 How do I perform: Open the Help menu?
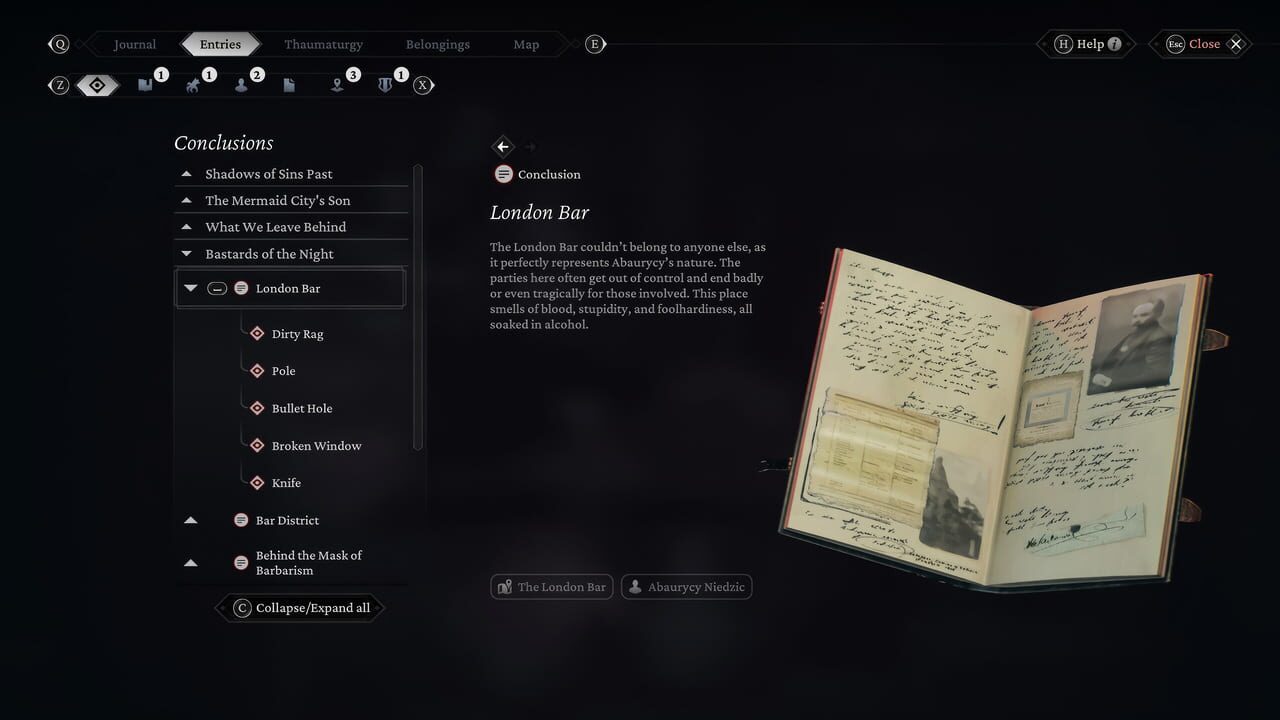pyautogui.click(x=1085, y=43)
